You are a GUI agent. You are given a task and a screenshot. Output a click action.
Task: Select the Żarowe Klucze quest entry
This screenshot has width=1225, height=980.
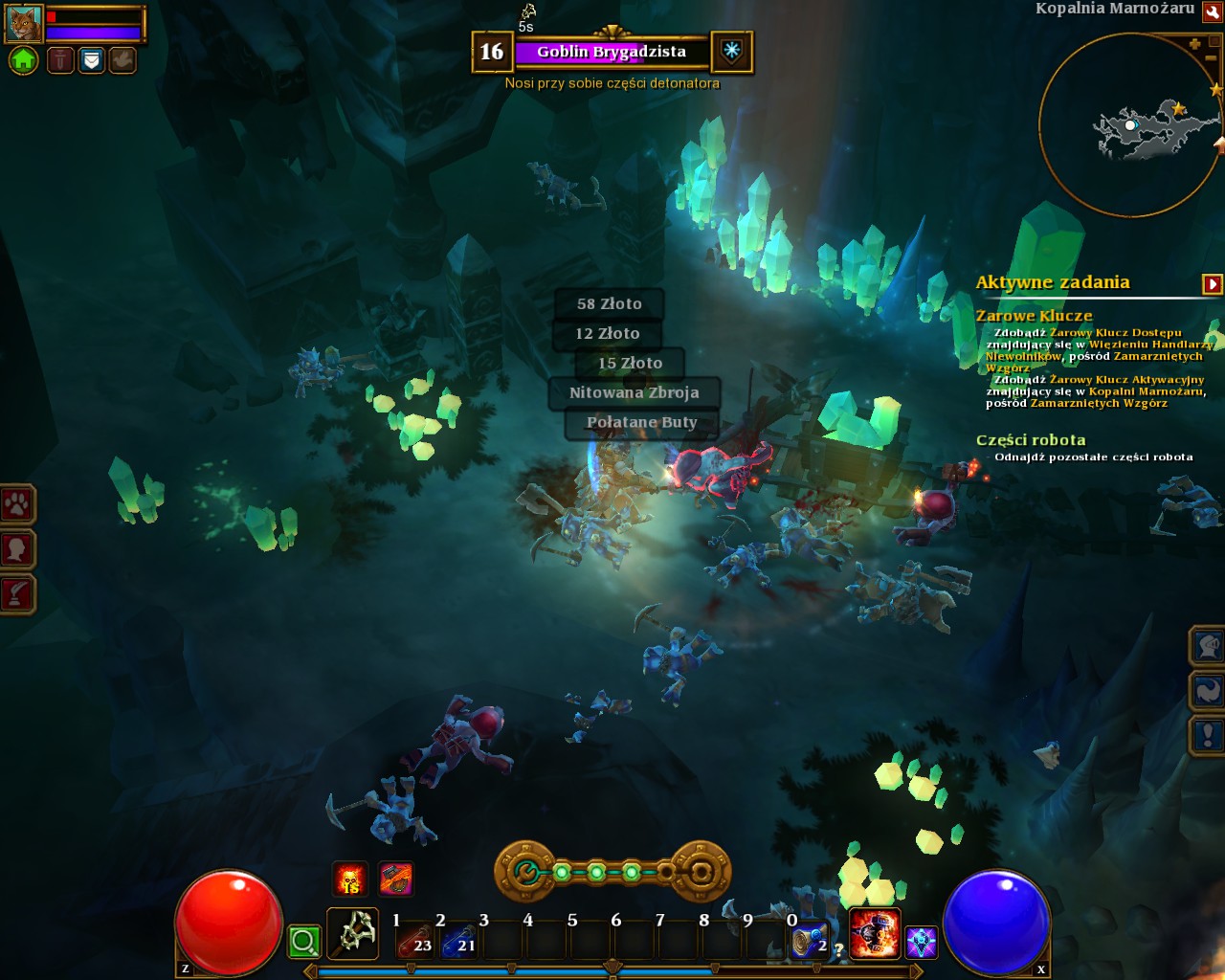[x=1034, y=316]
